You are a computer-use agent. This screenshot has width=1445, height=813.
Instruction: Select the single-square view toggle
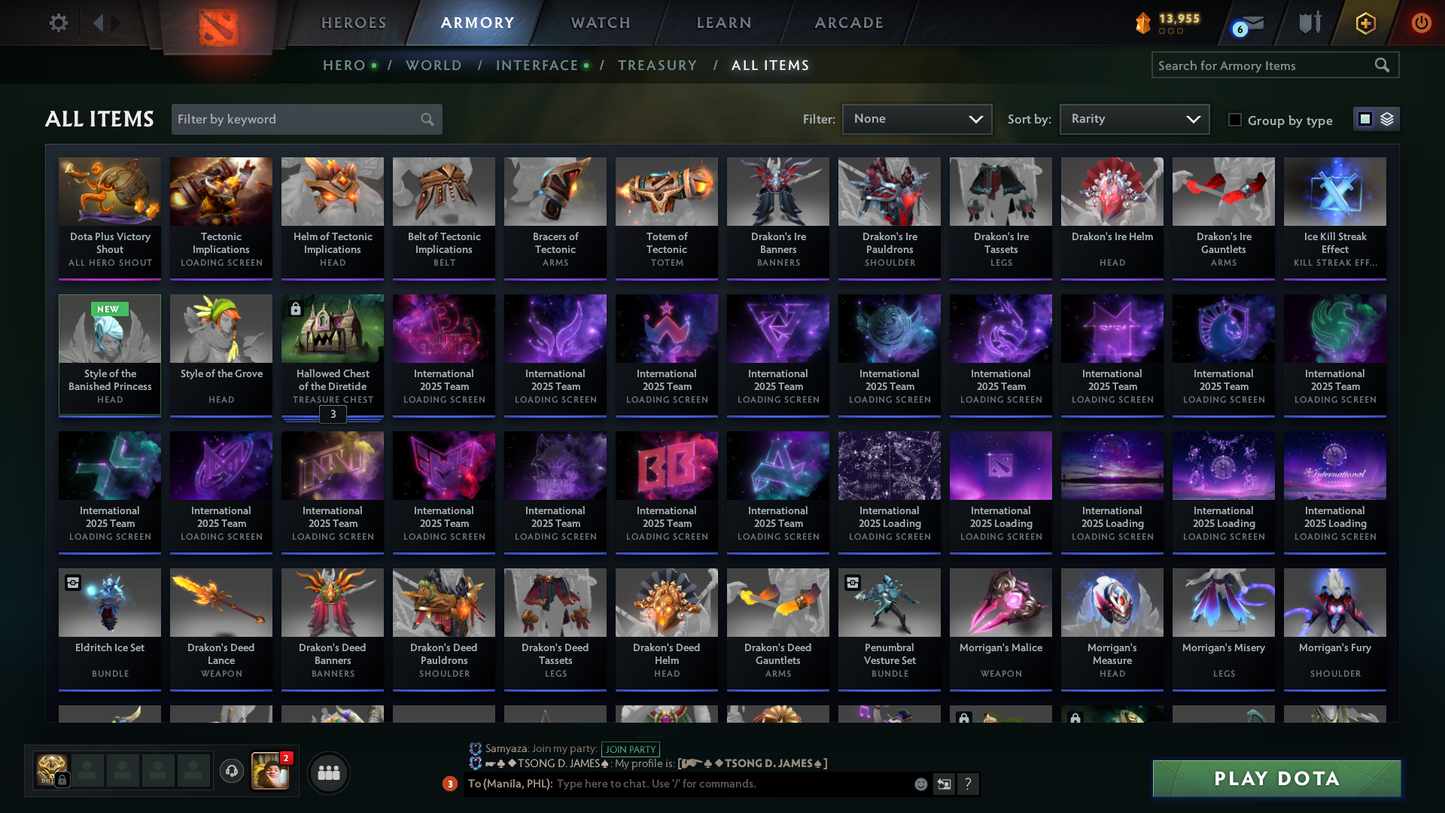pos(1365,118)
